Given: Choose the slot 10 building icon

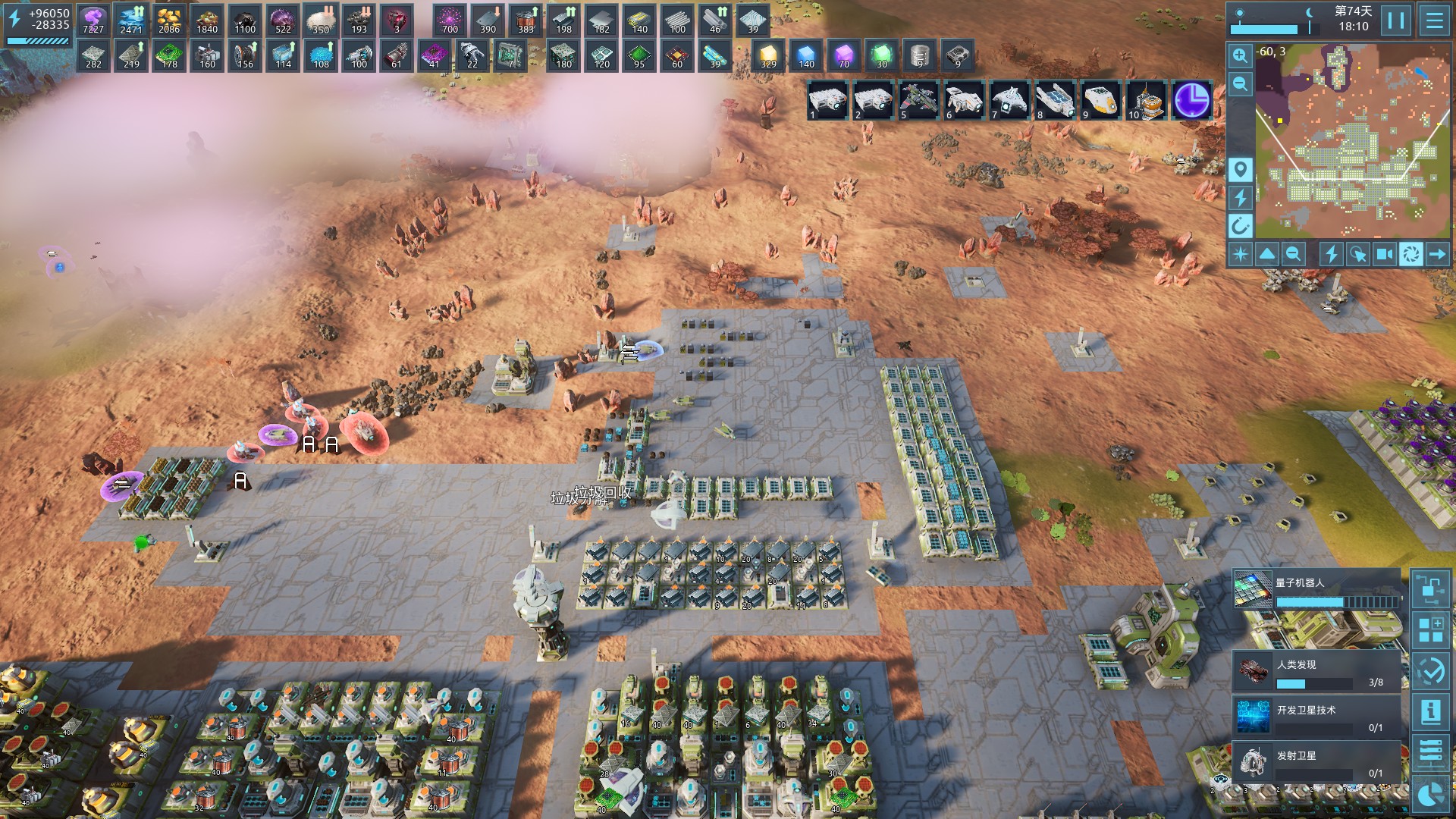Looking at the screenshot, I should tap(1146, 100).
